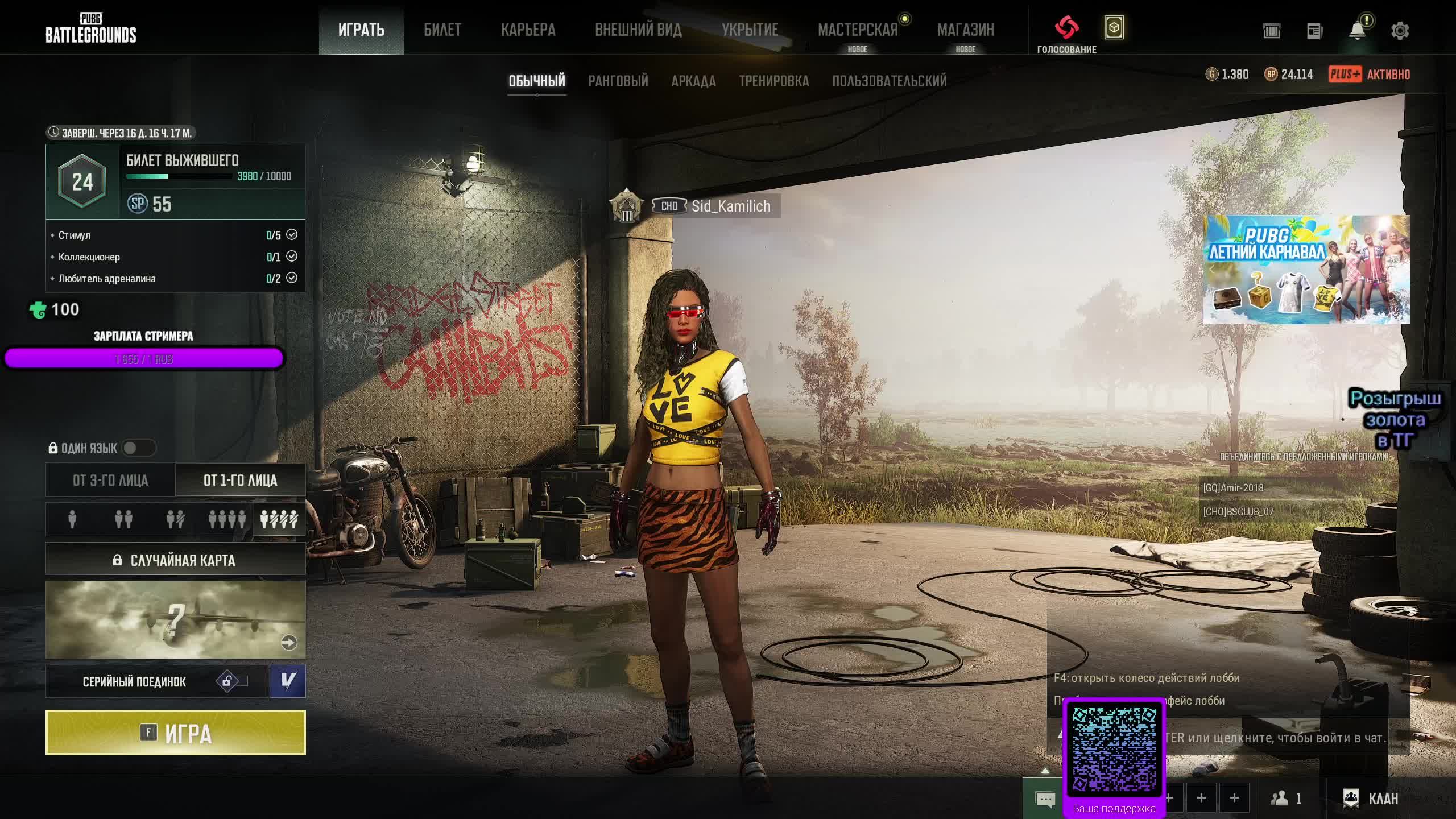Image resolution: width=1456 pixels, height=819 pixels.
Task: Select solo single-player squad size icon
Action: click(72, 519)
